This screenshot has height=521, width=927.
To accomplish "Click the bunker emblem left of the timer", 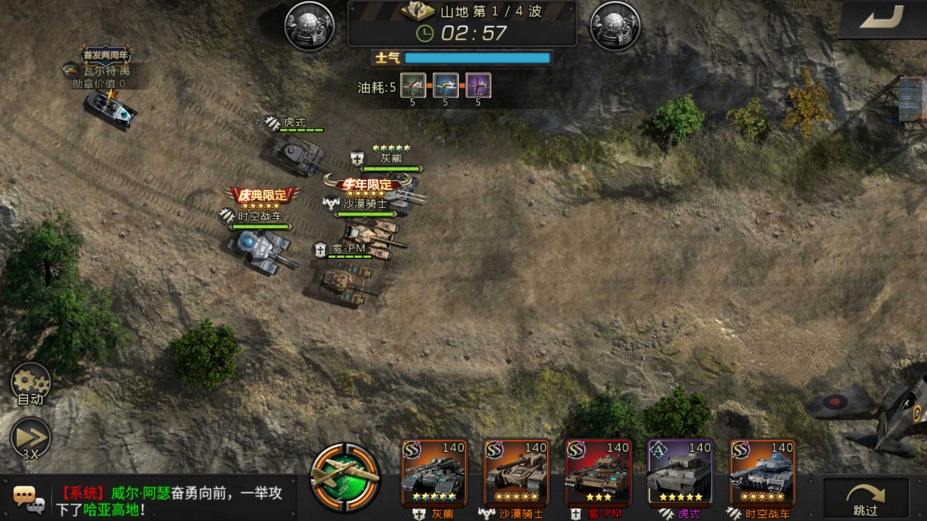I will 310,25.
